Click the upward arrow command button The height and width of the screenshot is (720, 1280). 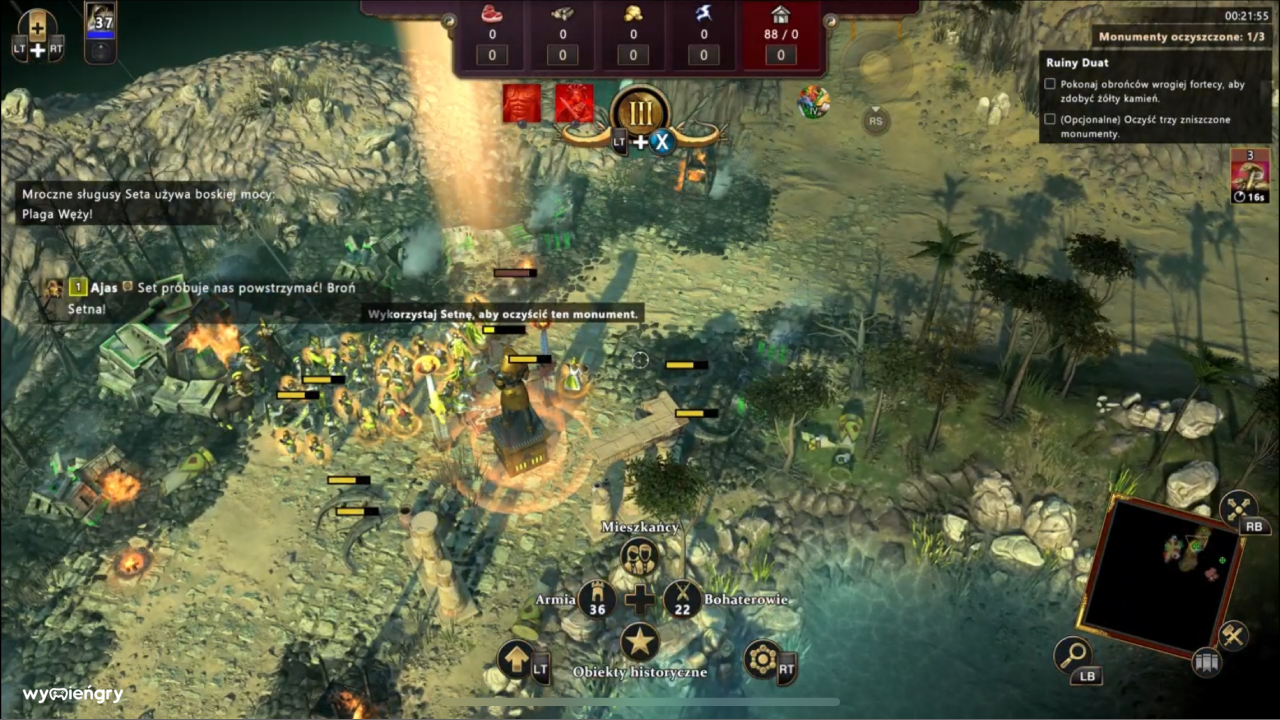[515, 660]
